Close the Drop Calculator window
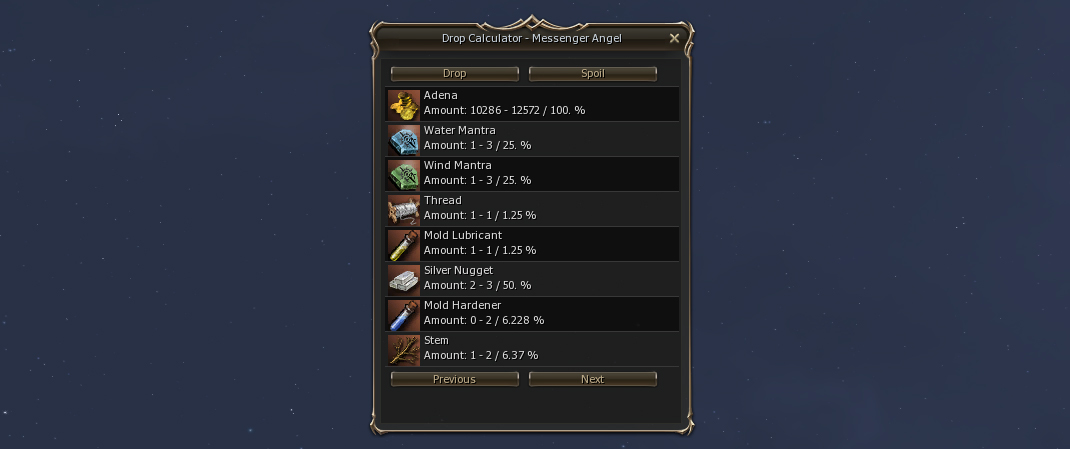The height and width of the screenshot is (449, 1070). pyautogui.click(x=674, y=39)
